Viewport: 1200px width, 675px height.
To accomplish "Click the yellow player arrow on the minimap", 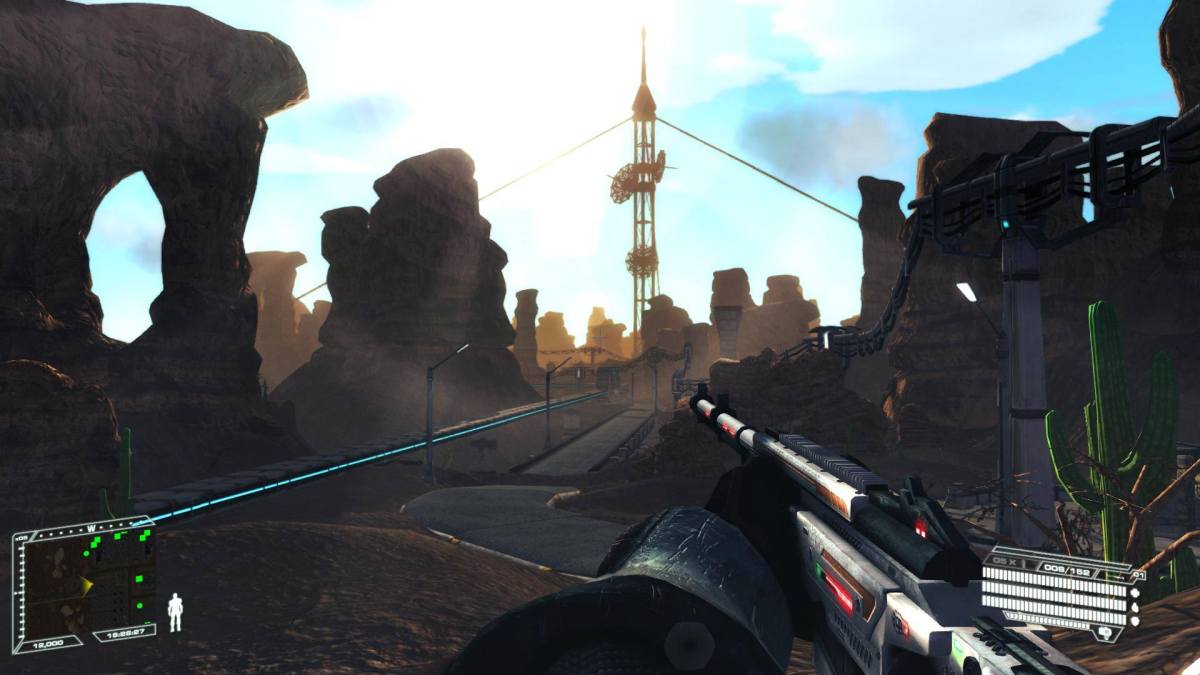I will (86, 584).
